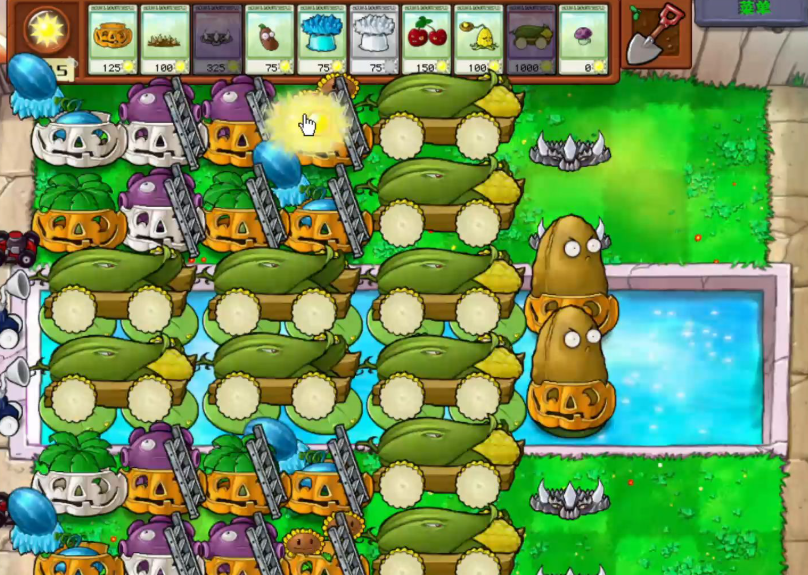Select the Cherry Bomb seed packet
The height and width of the screenshot is (575, 808).
pos(427,41)
